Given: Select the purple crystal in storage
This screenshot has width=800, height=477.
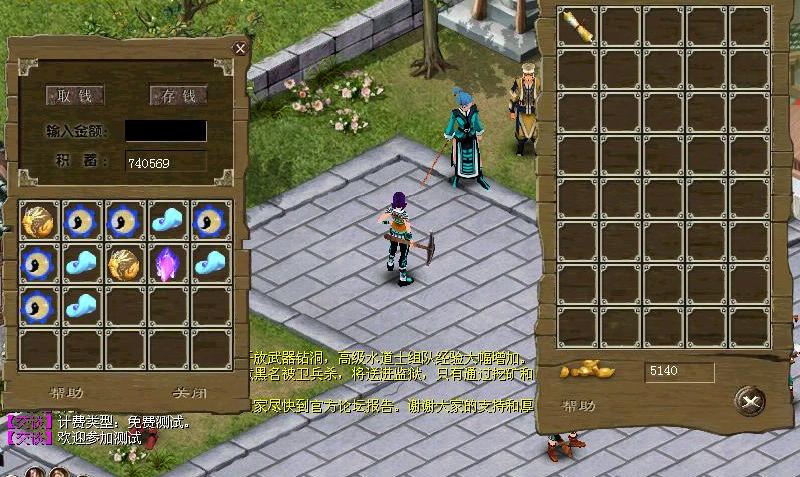Looking at the screenshot, I should (167, 263).
